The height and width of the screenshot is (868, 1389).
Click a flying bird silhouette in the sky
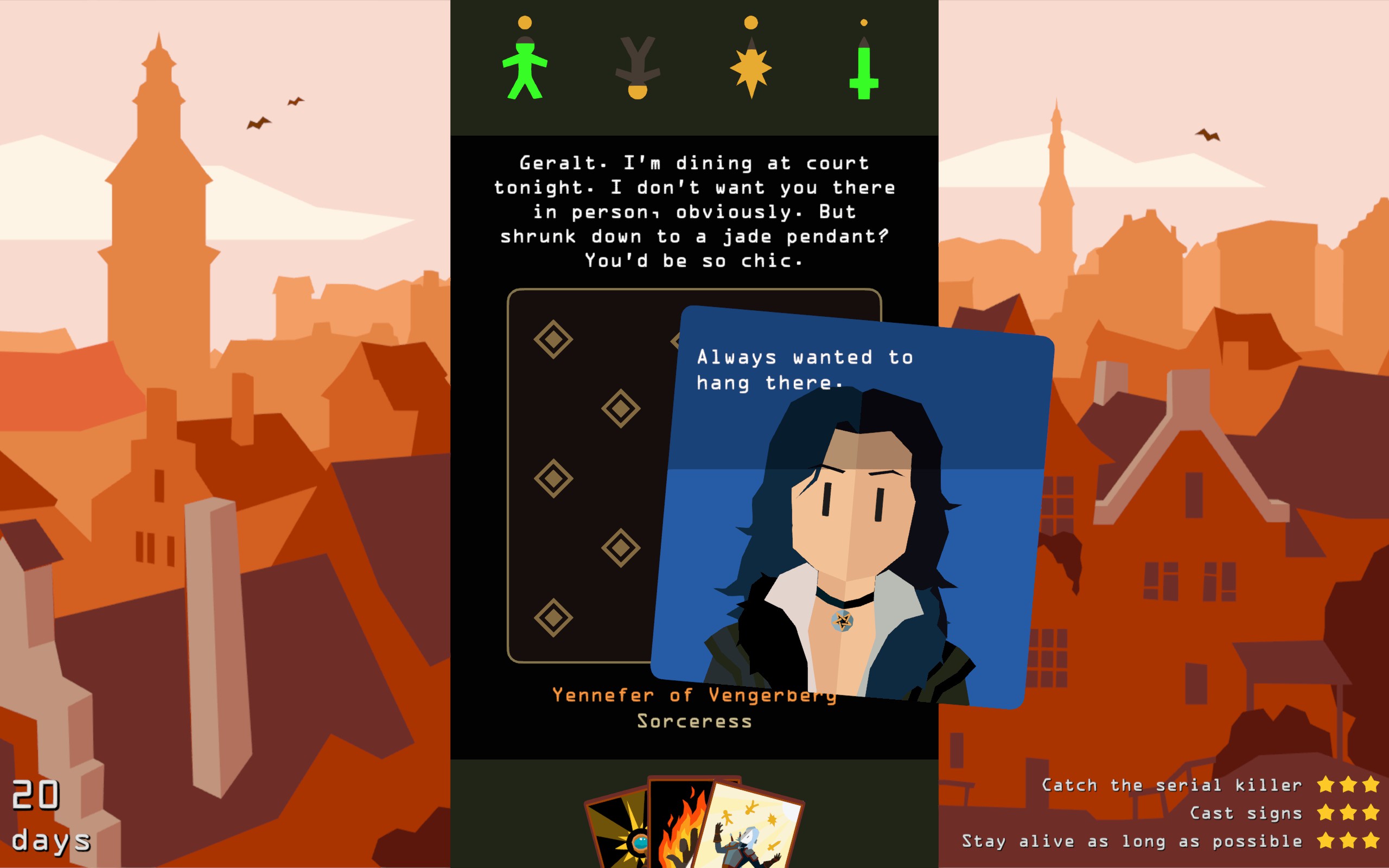259,123
